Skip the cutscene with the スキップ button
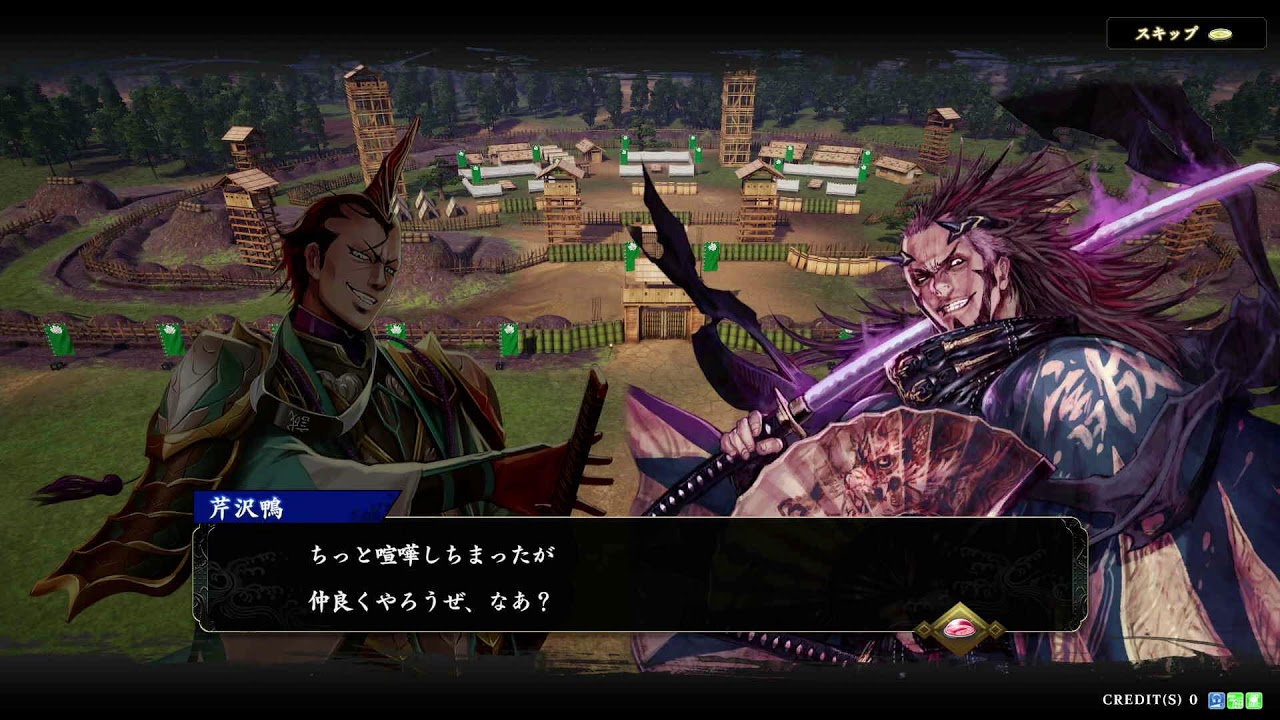The width and height of the screenshot is (1280, 720). click(1185, 33)
